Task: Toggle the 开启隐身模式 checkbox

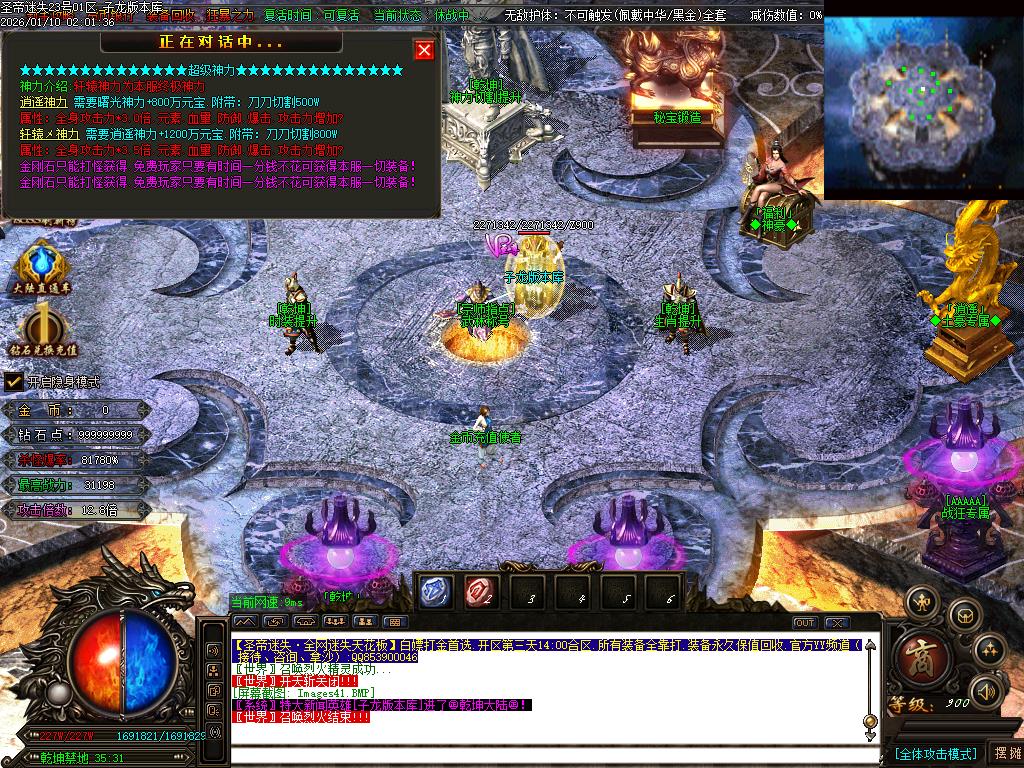Action: (14, 381)
